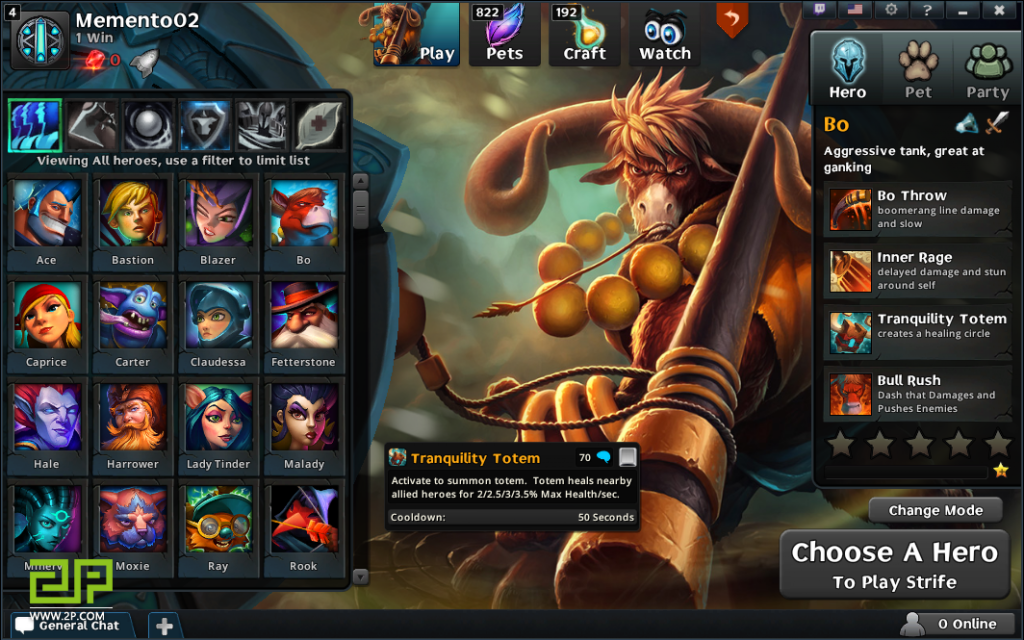Click Choose A Hero to play Strife
The width and height of the screenshot is (1024, 640).
point(894,565)
